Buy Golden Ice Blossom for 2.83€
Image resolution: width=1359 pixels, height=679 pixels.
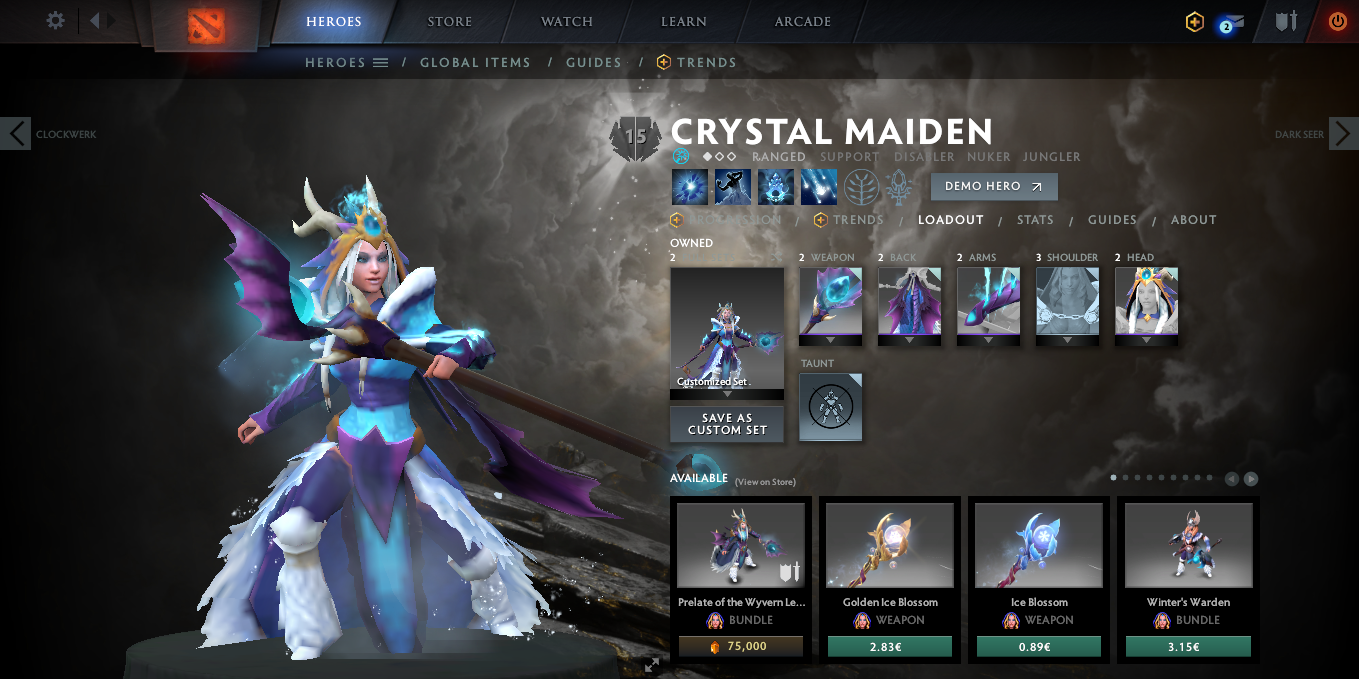point(889,647)
